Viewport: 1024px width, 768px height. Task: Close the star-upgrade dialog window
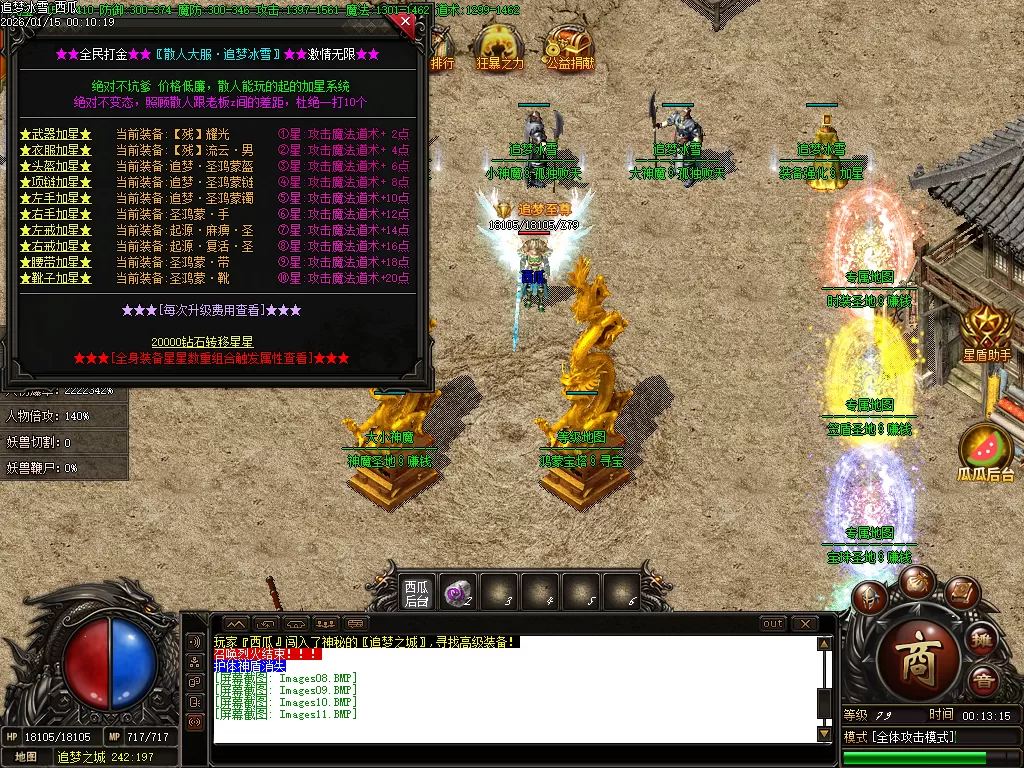tap(404, 21)
